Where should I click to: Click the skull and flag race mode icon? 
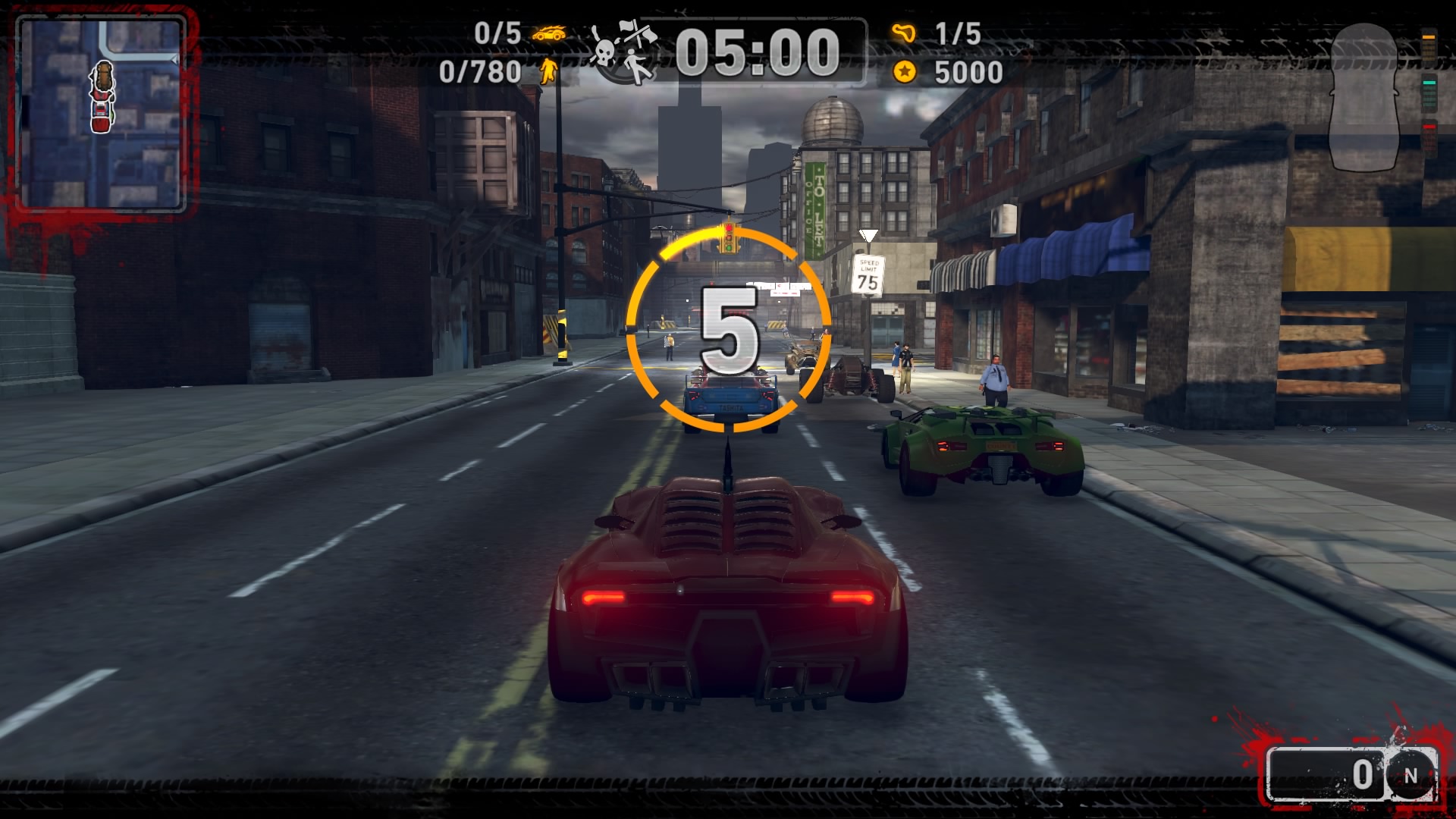click(x=624, y=52)
